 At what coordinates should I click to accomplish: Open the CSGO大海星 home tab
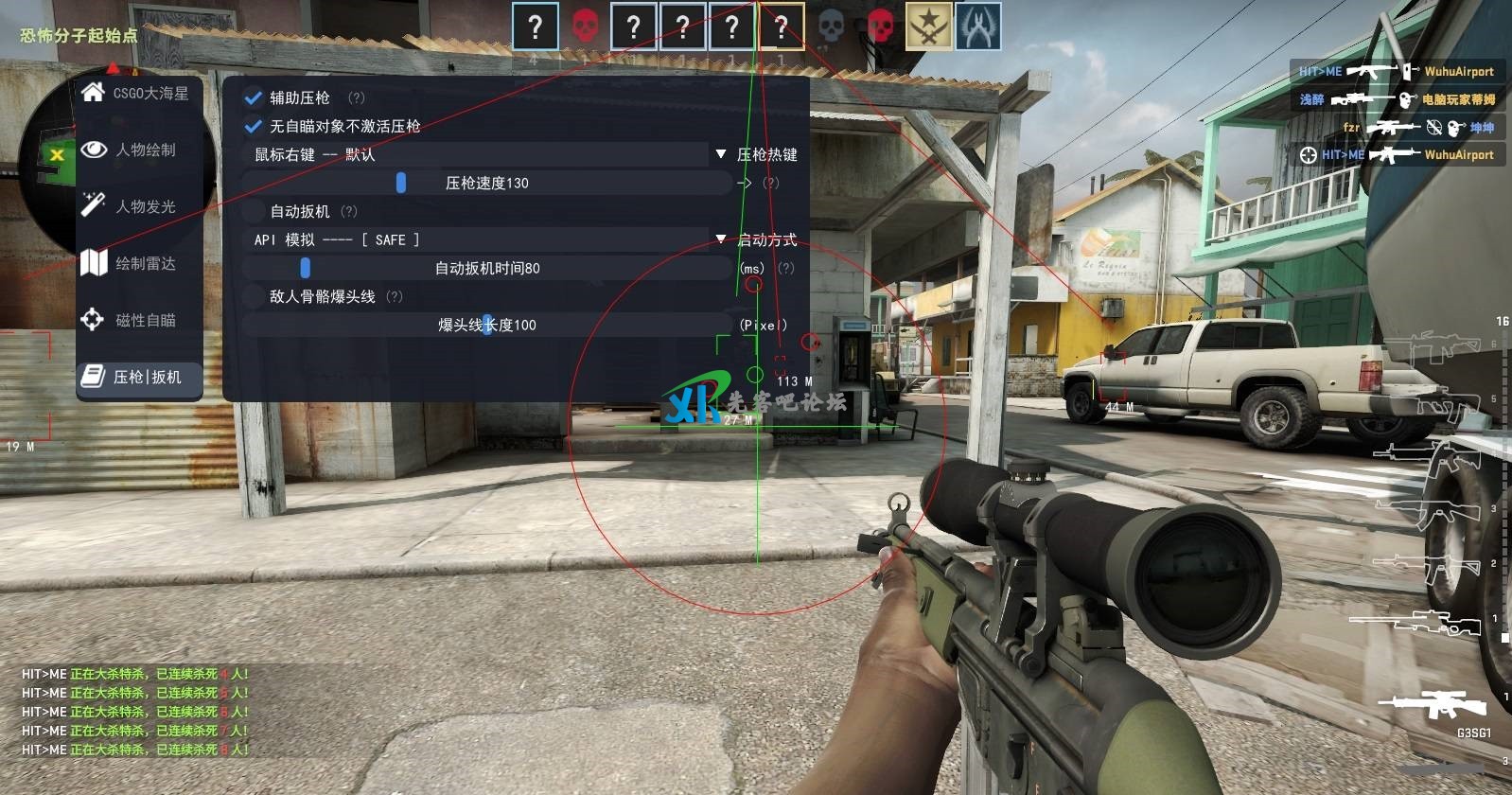138,94
